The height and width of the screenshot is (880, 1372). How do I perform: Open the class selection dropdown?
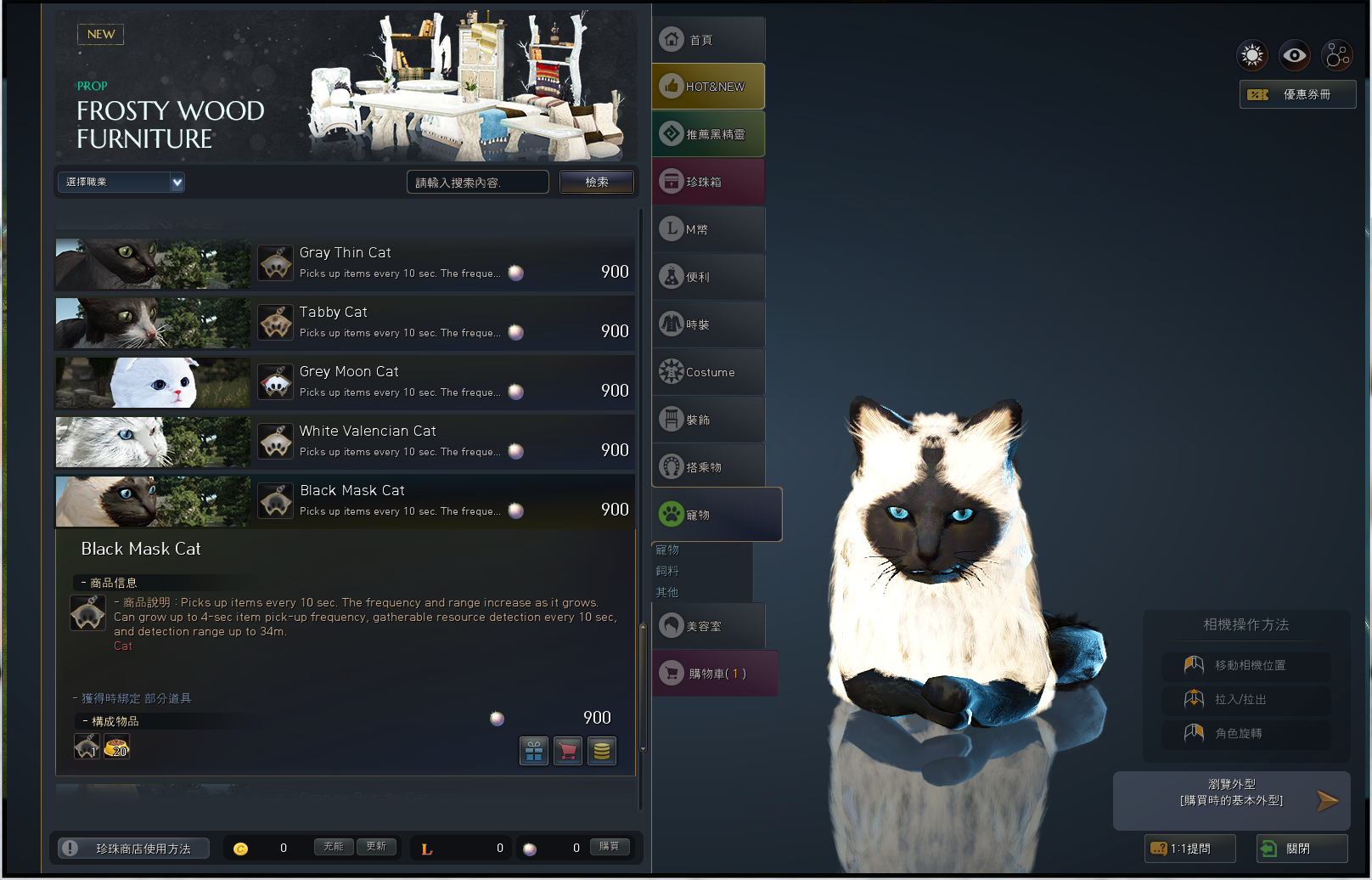[121, 182]
